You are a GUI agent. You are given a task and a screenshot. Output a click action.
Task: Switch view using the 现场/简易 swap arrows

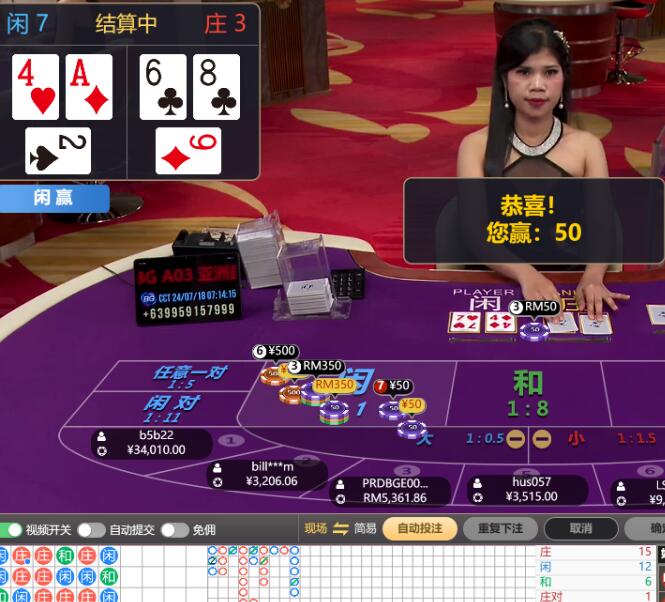point(340,528)
